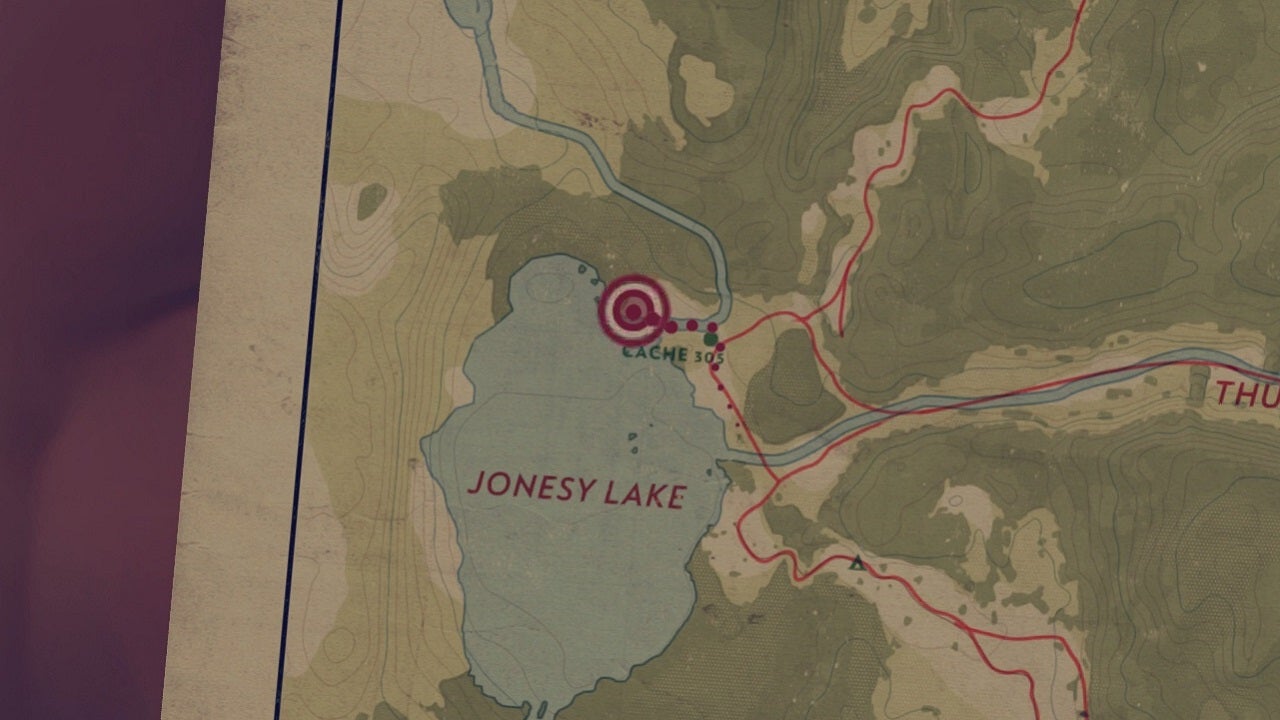Select the last breadcrumb dot on the trail

pyautogui.click(x=736, y=426)
